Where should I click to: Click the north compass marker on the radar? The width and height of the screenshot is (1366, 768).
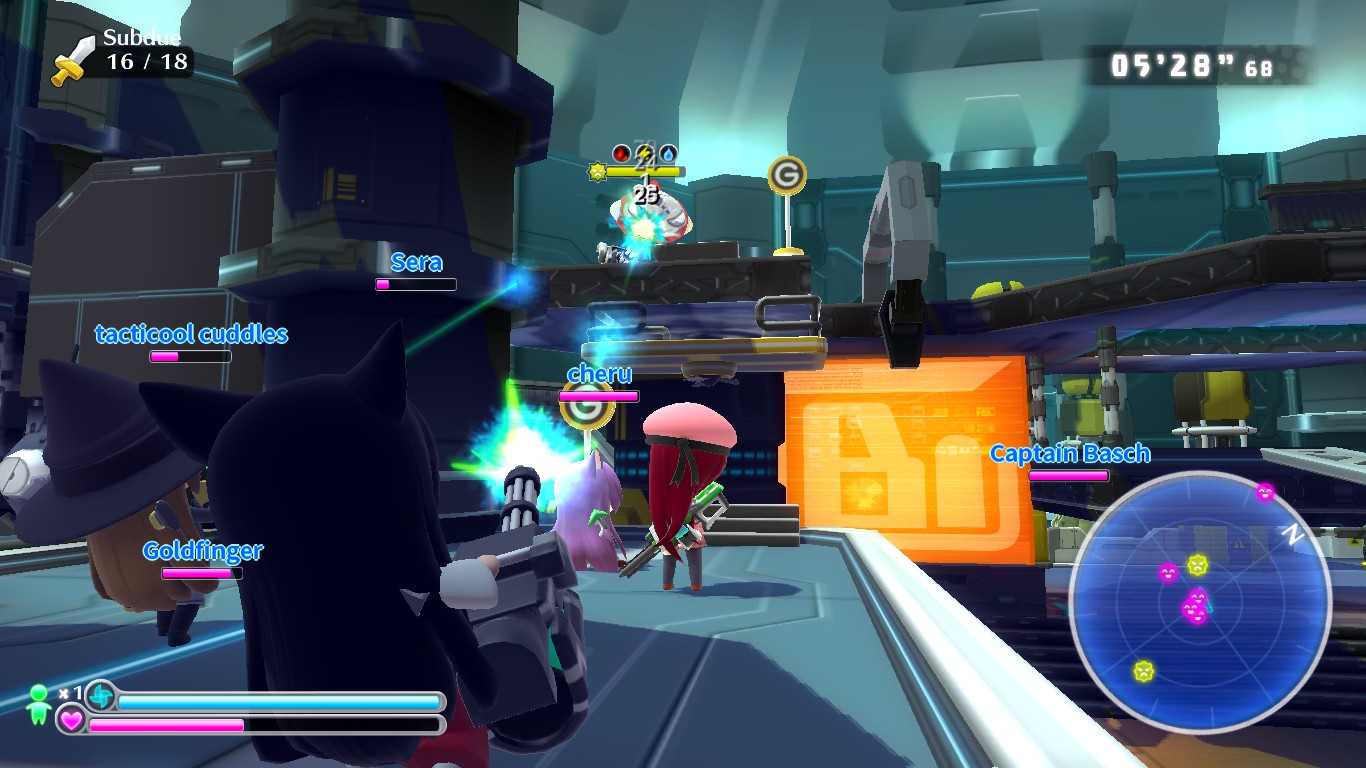pyautogui.click(x=1293, y=536)
